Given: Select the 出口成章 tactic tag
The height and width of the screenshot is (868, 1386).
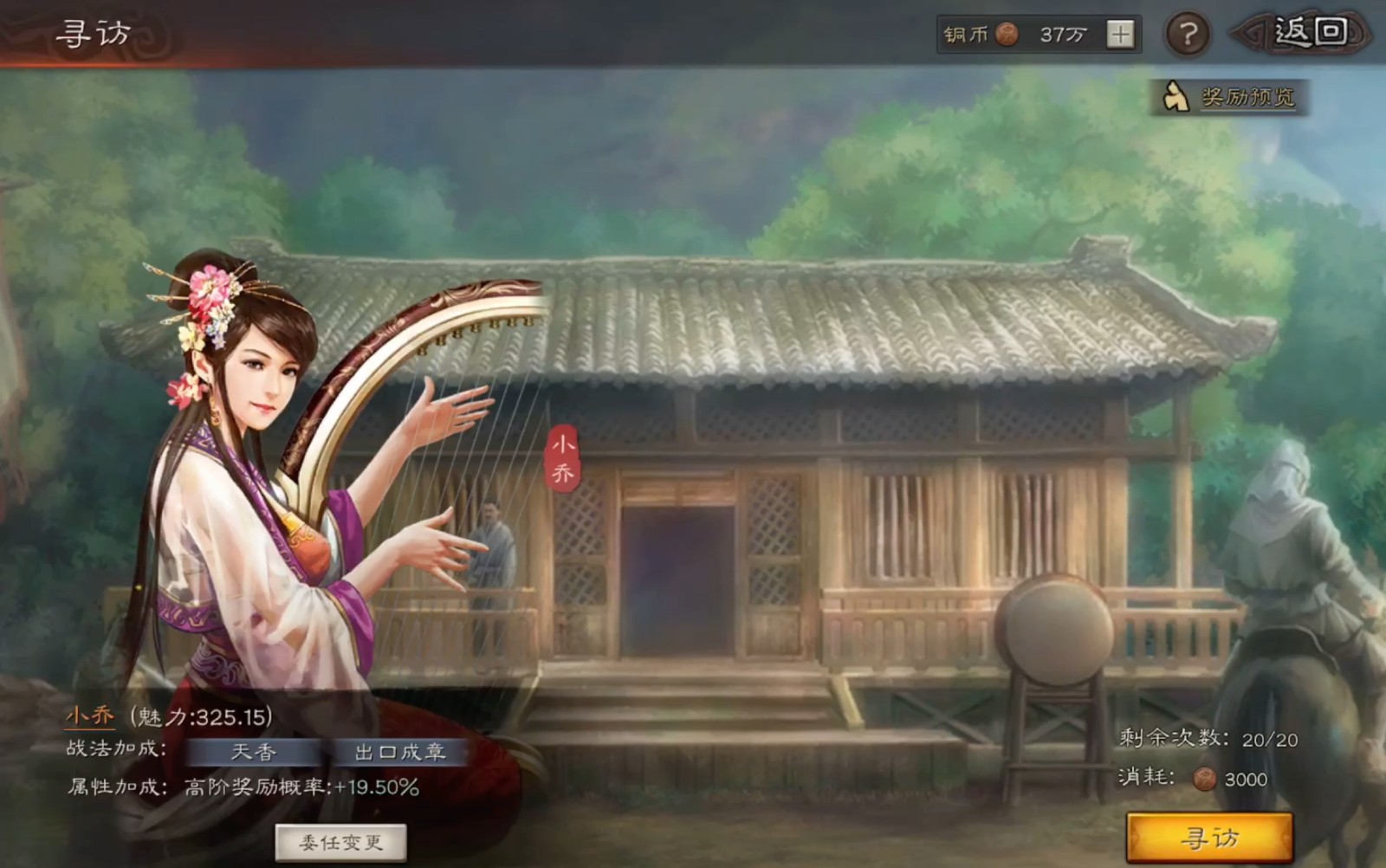Looking at the screenshot, I should (x=401, y=753).
